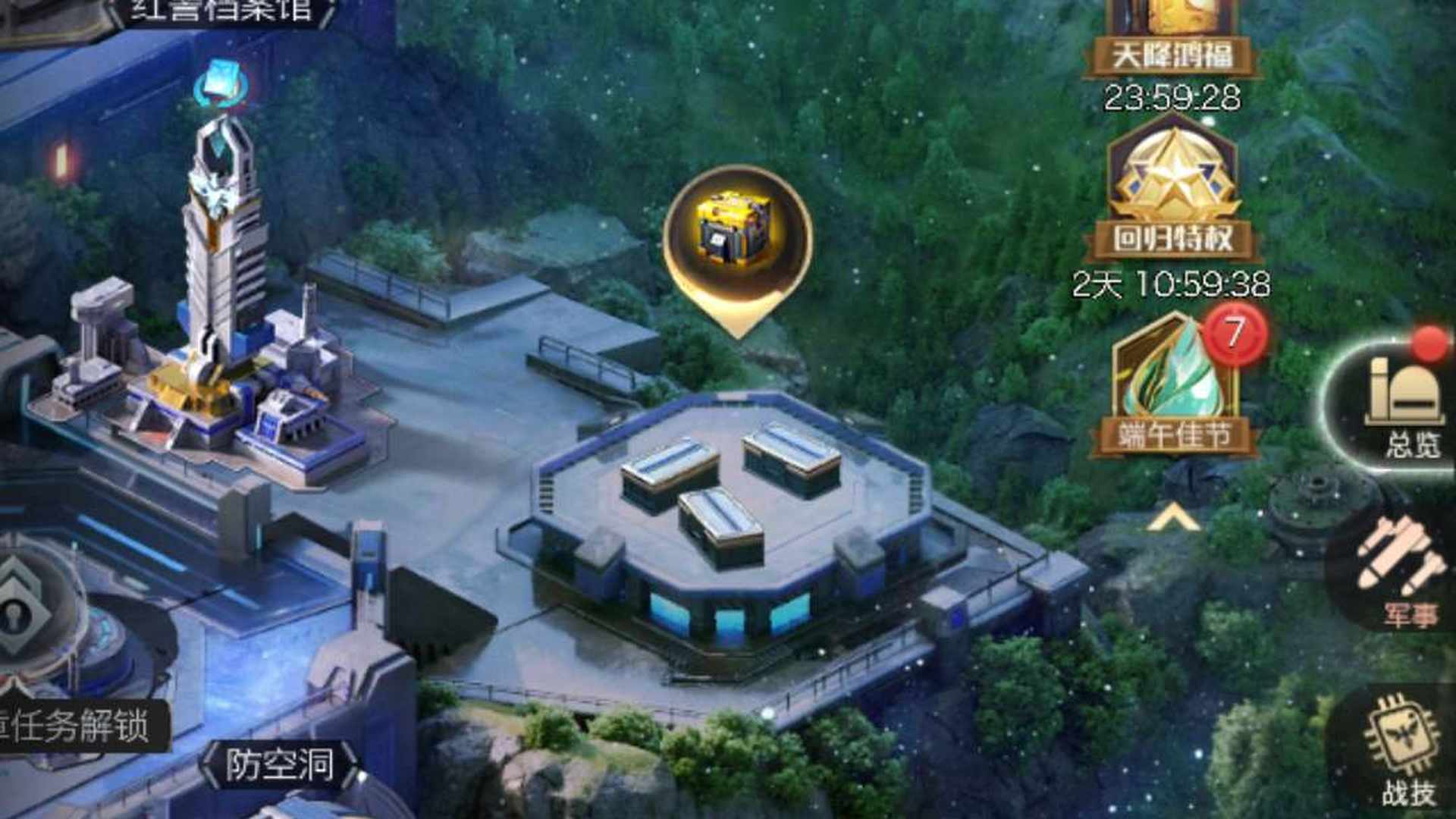Collapse the event list with the up arrow
The height and width of the screenshot is (819, 1456).
pos(1172,520)
